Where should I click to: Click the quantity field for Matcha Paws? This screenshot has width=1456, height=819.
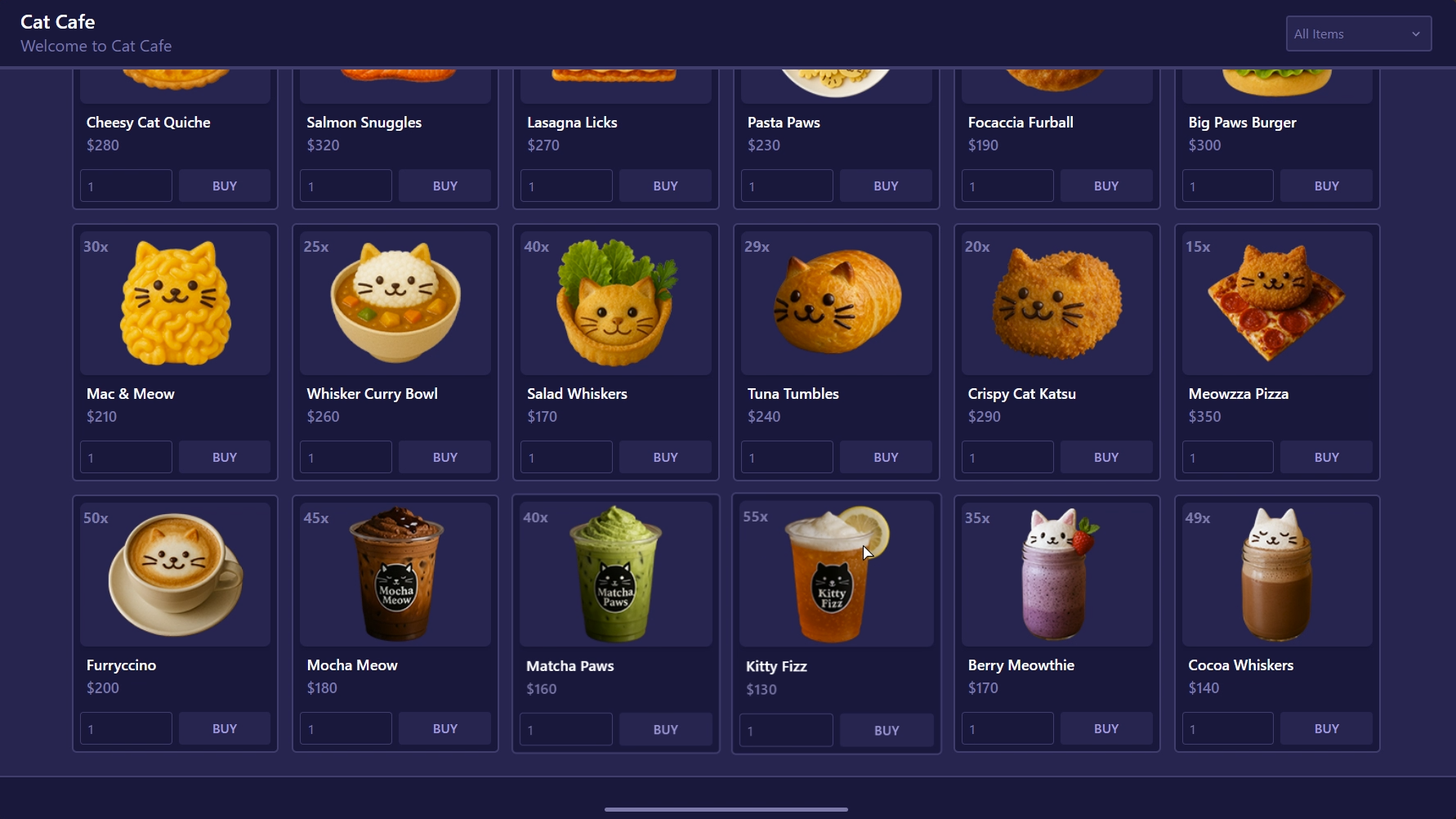pos(566,728)
